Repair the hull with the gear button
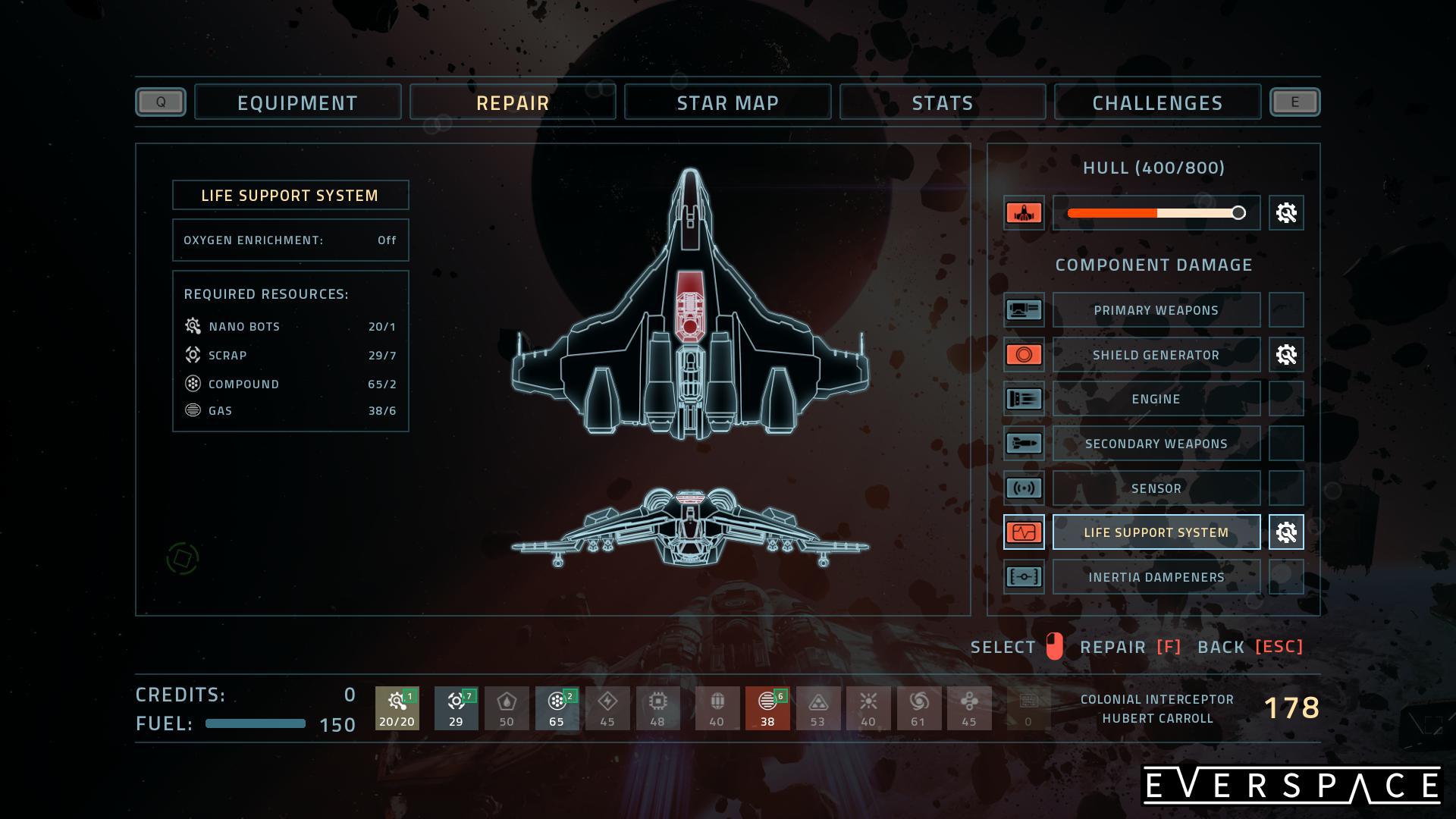Image resolution: width=1456 pixels, height=819 pixels. click(x=1286, y=213)
